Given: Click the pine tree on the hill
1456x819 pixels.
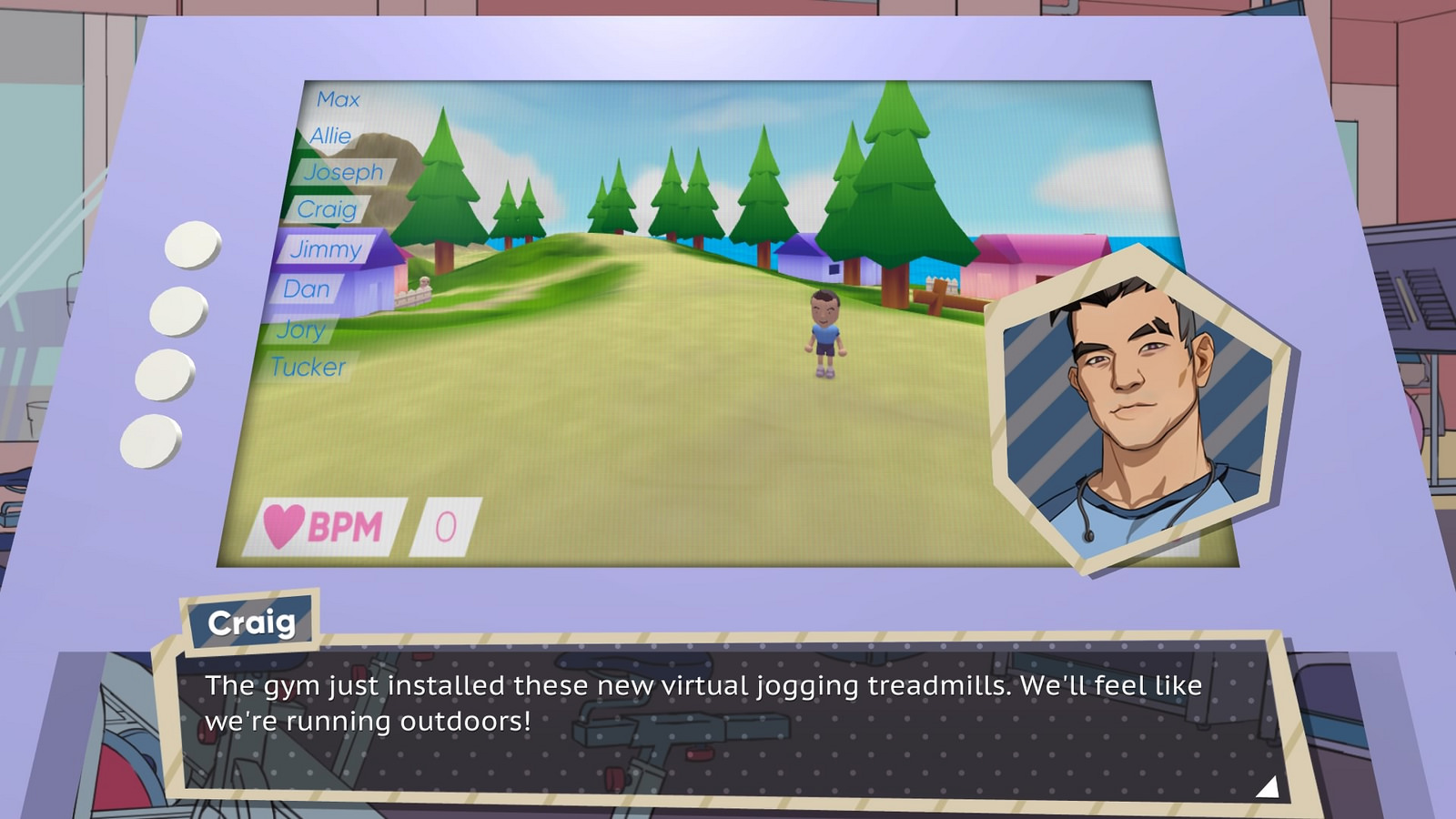Looking at the screenshot, I should pos(896,182).
